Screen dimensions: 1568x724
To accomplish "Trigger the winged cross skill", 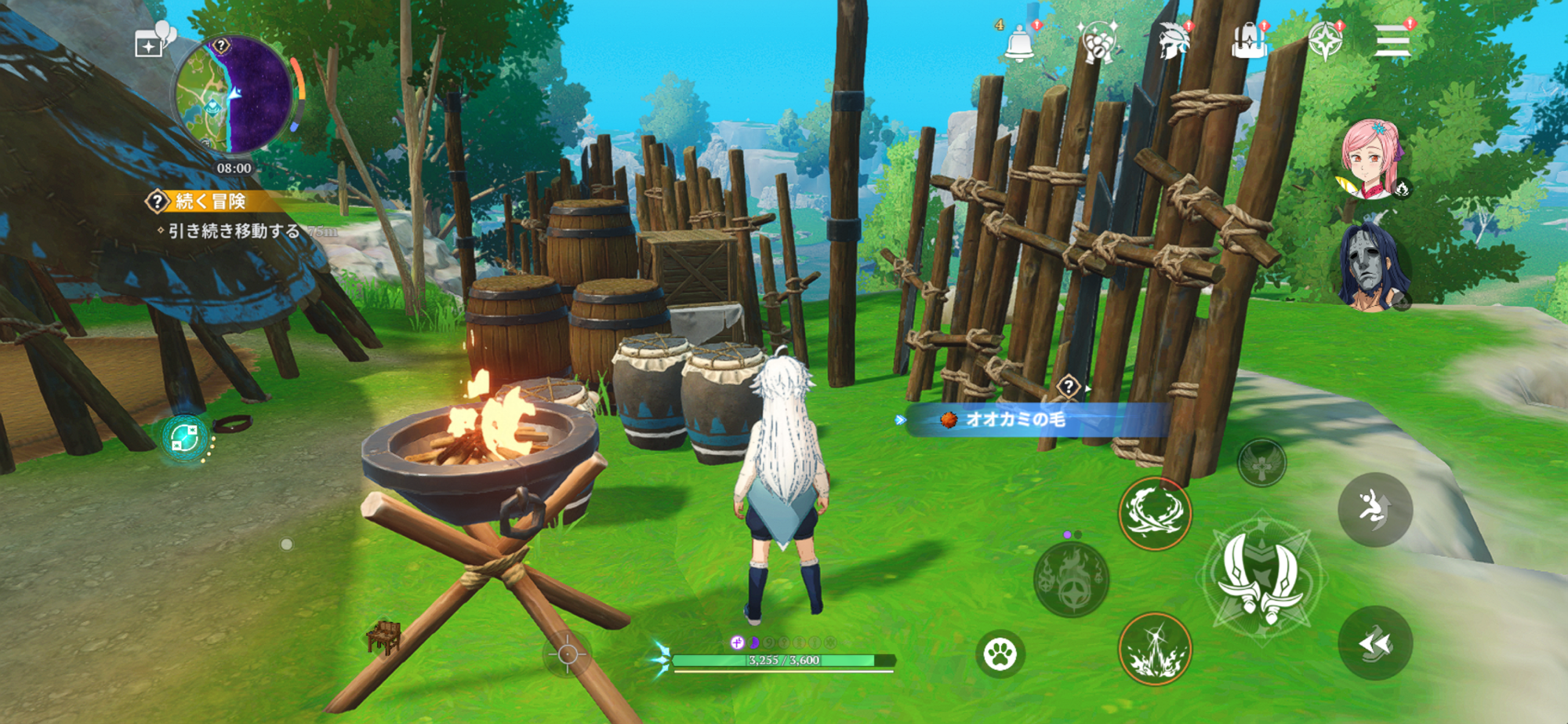I will [1261, 464].
